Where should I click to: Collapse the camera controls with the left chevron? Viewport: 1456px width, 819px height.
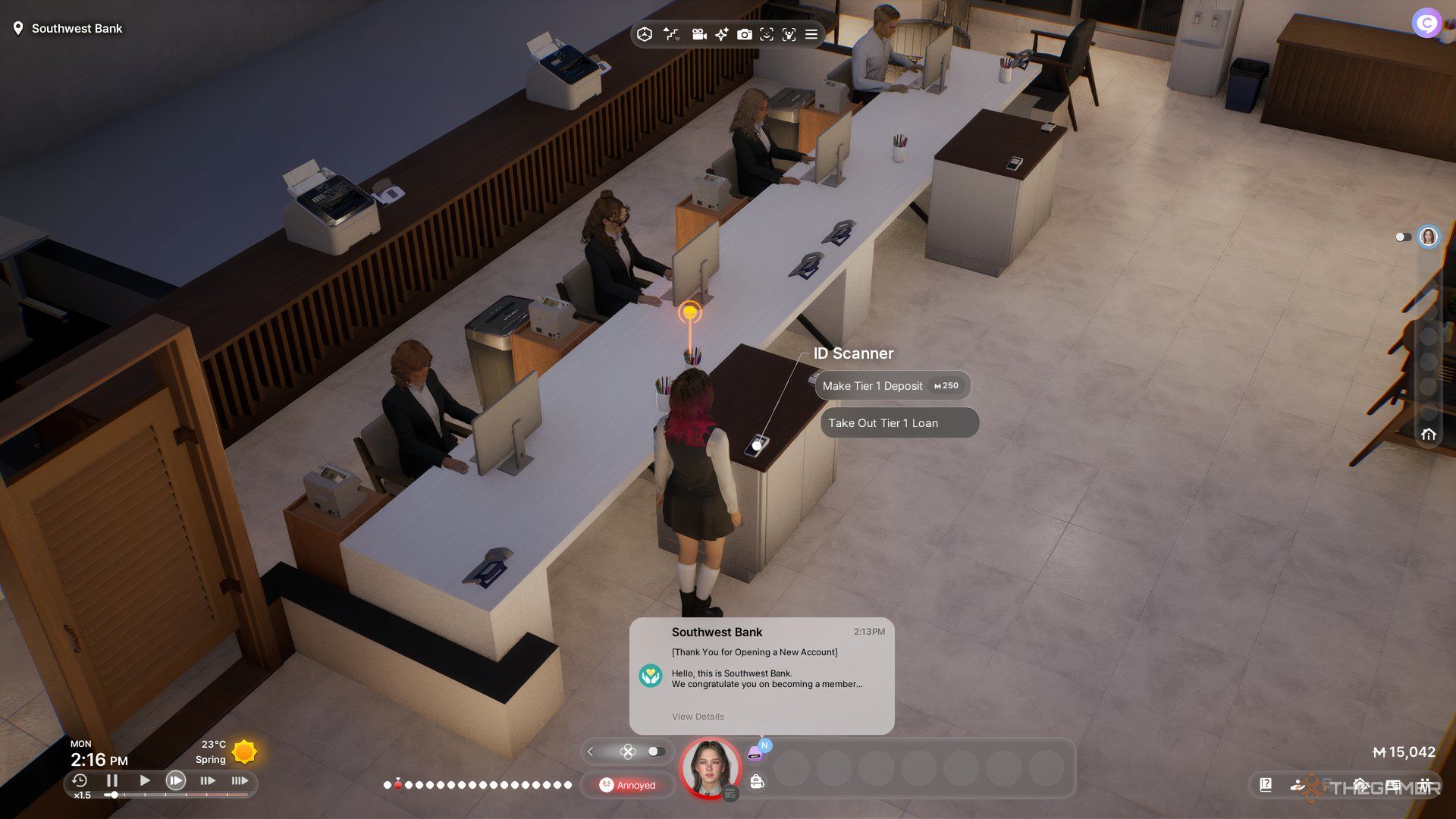pos(590,752)
